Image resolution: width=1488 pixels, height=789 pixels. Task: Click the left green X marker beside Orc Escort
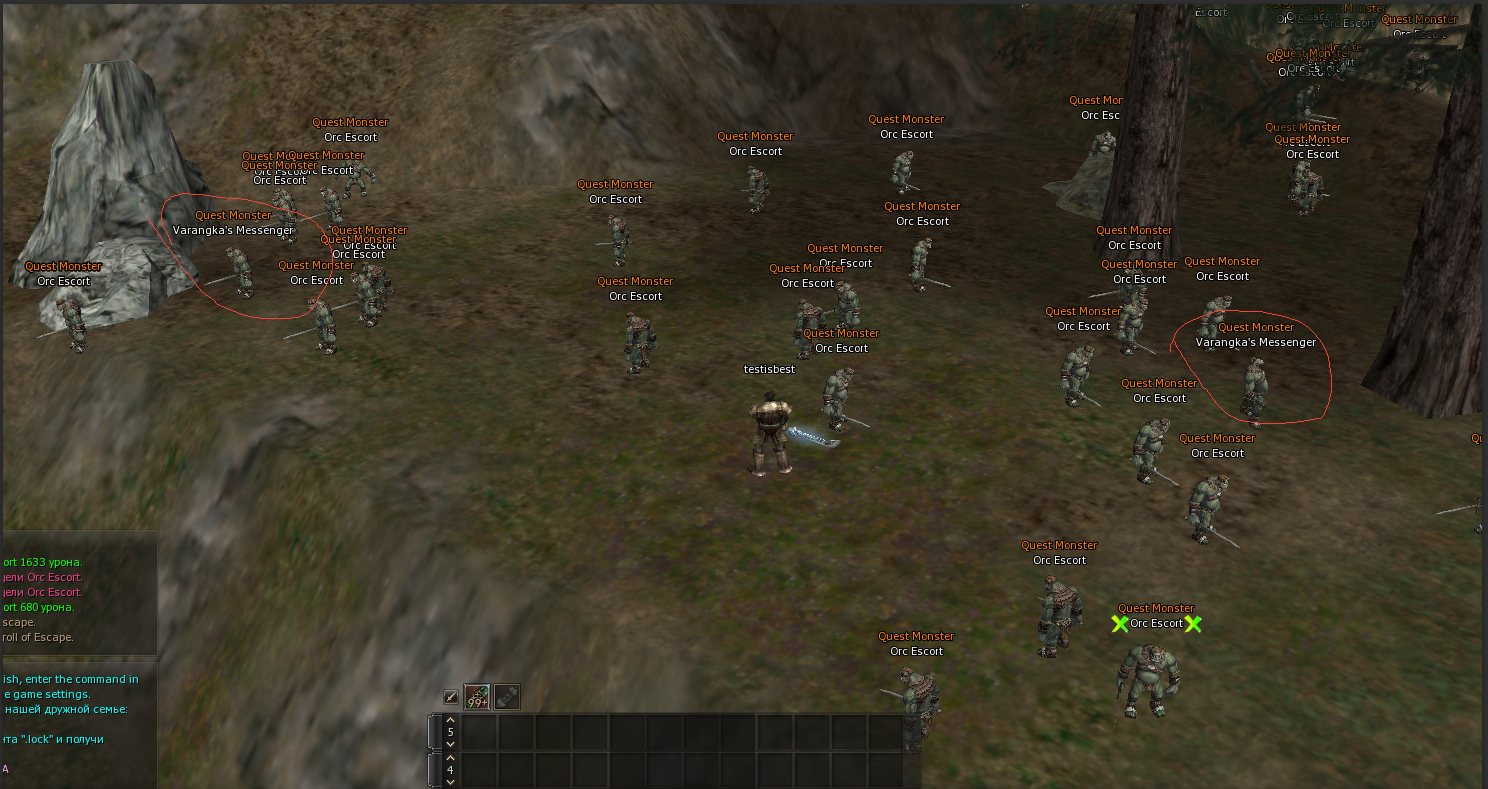1119,624
